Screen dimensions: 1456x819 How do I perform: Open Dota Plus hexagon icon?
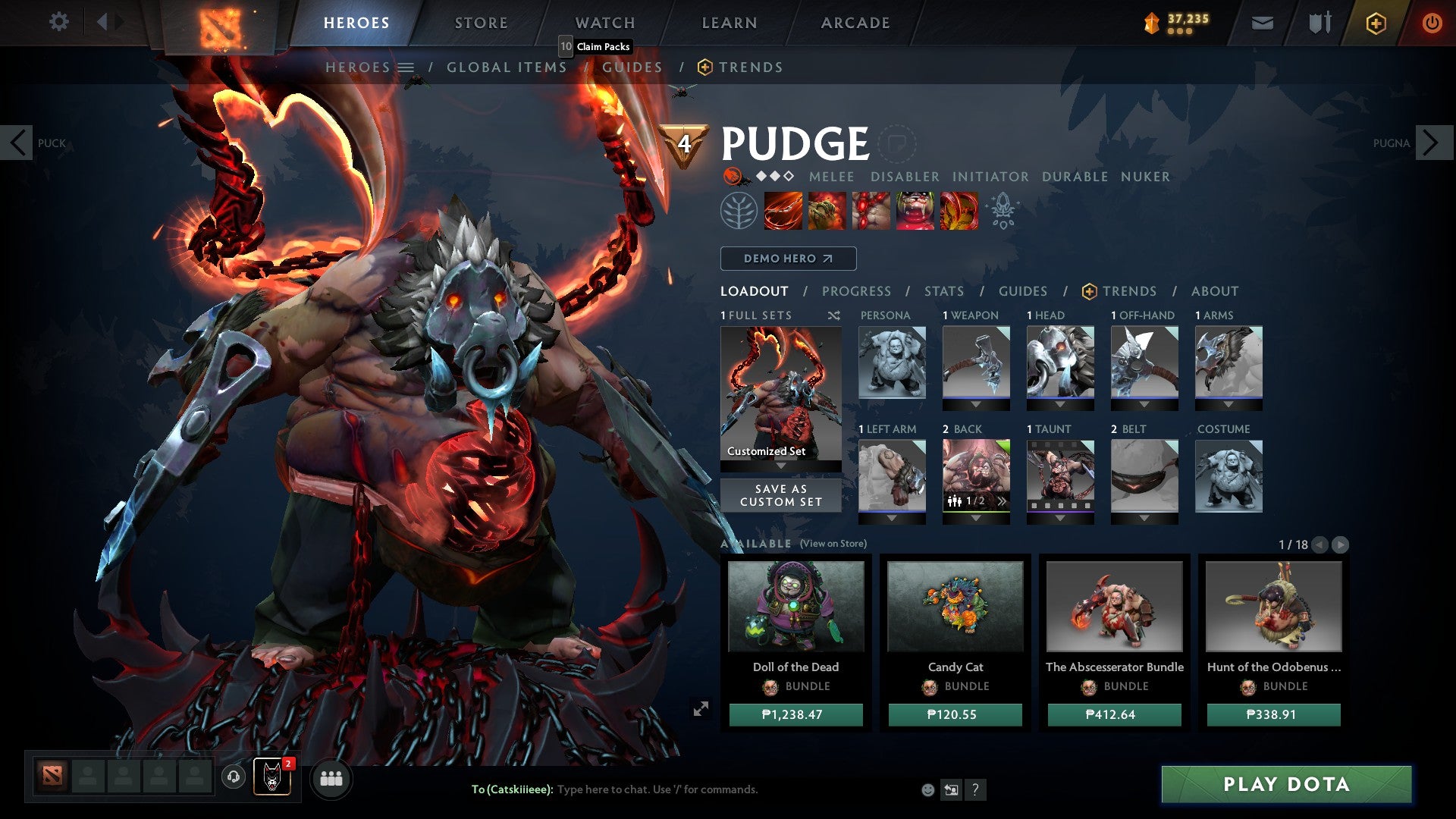point(1376,23)
